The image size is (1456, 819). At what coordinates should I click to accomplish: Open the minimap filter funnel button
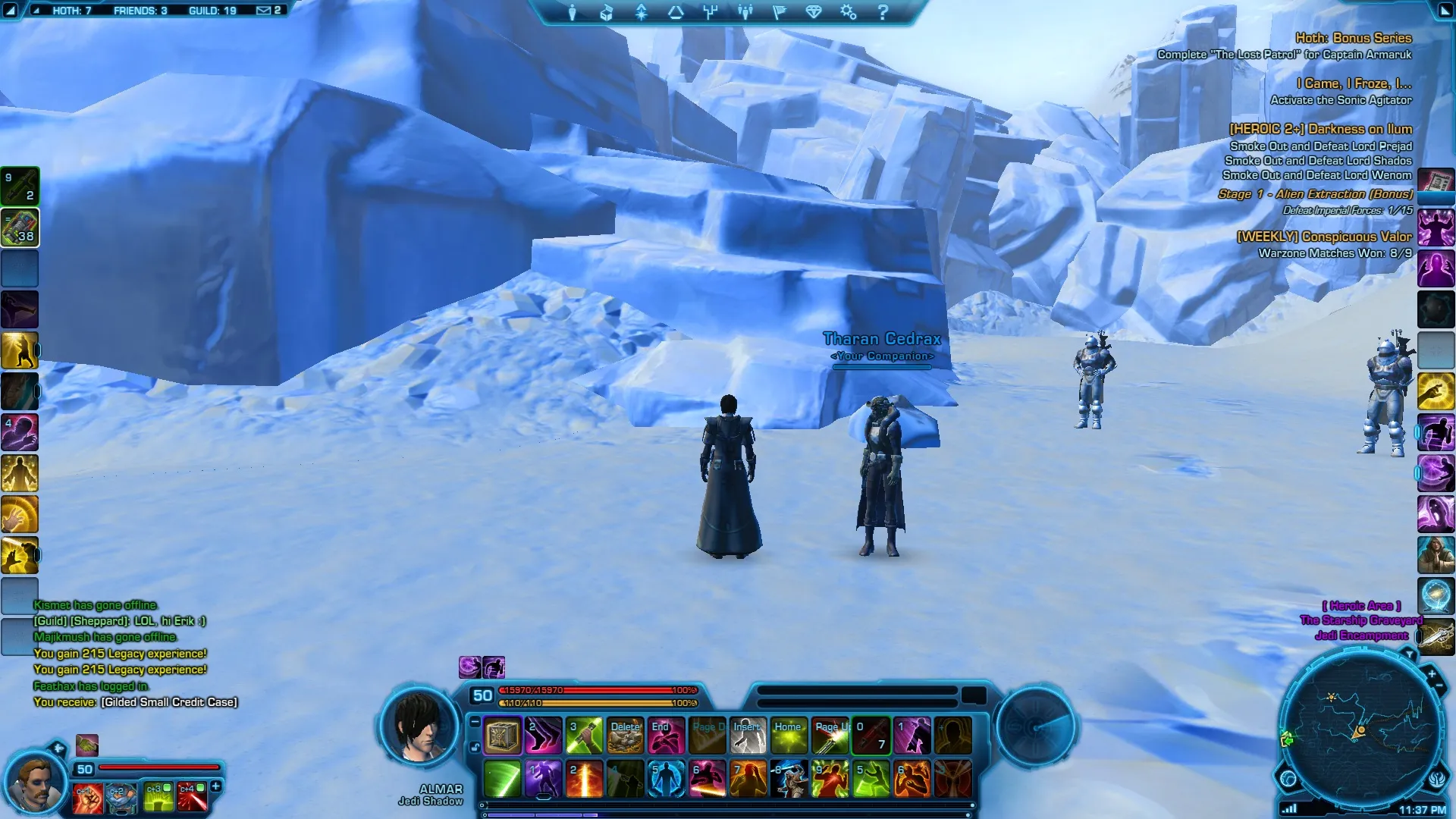(1408, 654)
